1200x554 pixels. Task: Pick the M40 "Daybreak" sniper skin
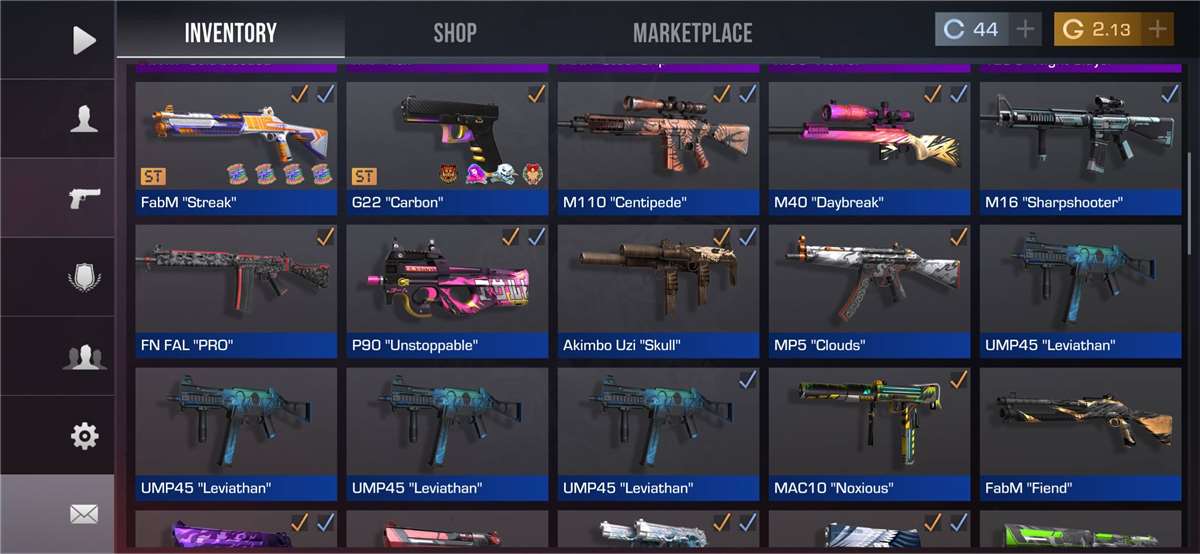tap(869, 147)
